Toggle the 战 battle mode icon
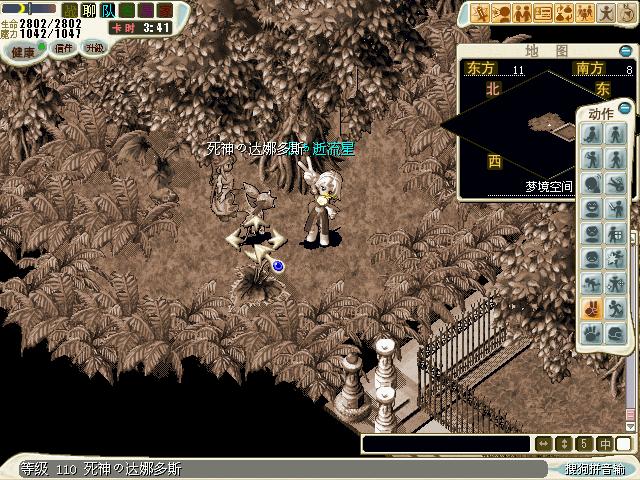This screenshot has width=640, height=480. click(69, 11)
